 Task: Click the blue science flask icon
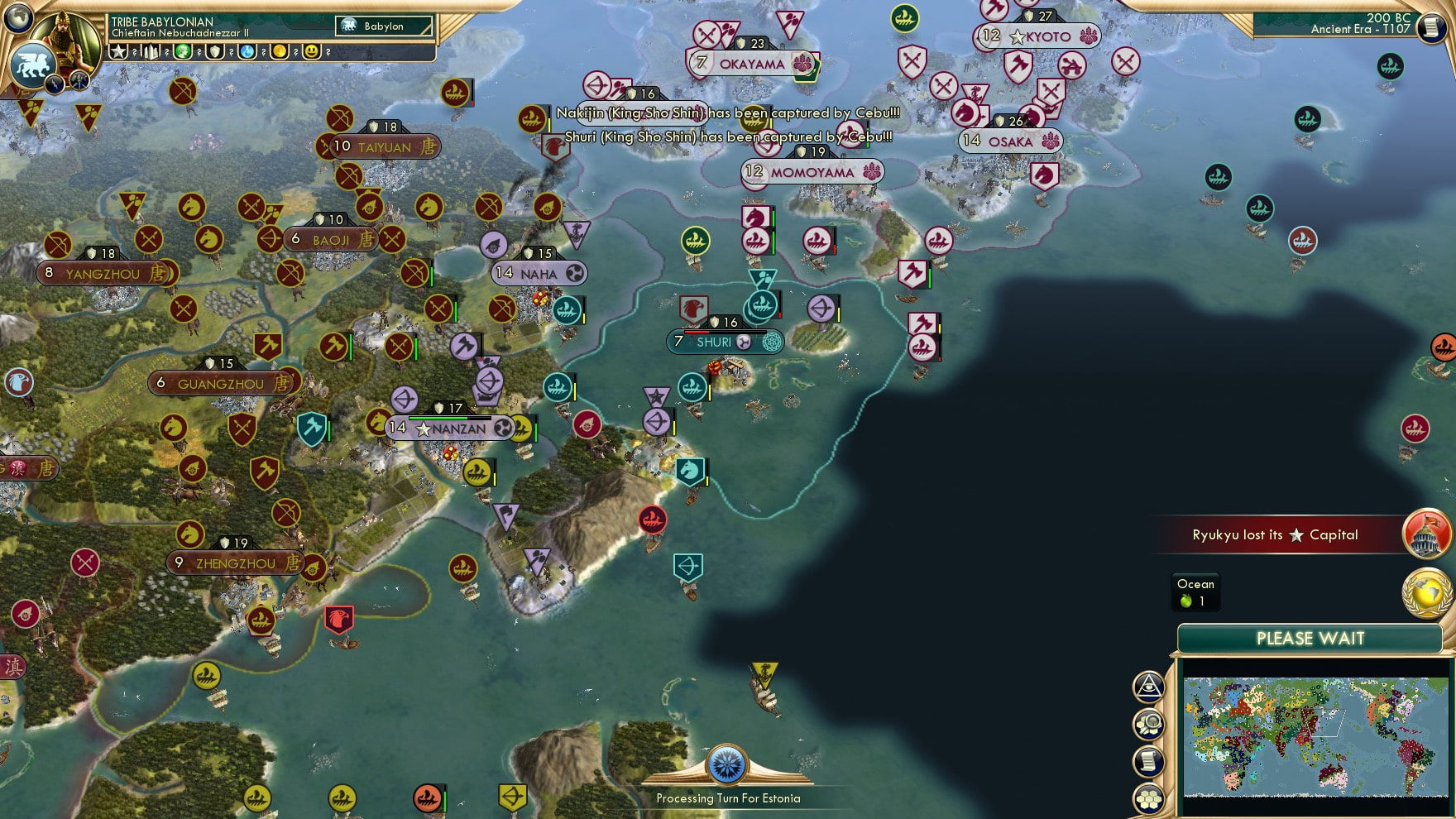pos(247,51)
